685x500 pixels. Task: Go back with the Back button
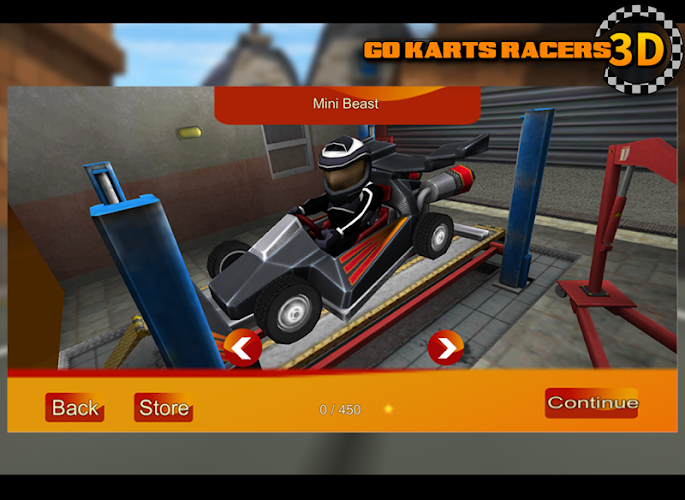click(75, 407)
